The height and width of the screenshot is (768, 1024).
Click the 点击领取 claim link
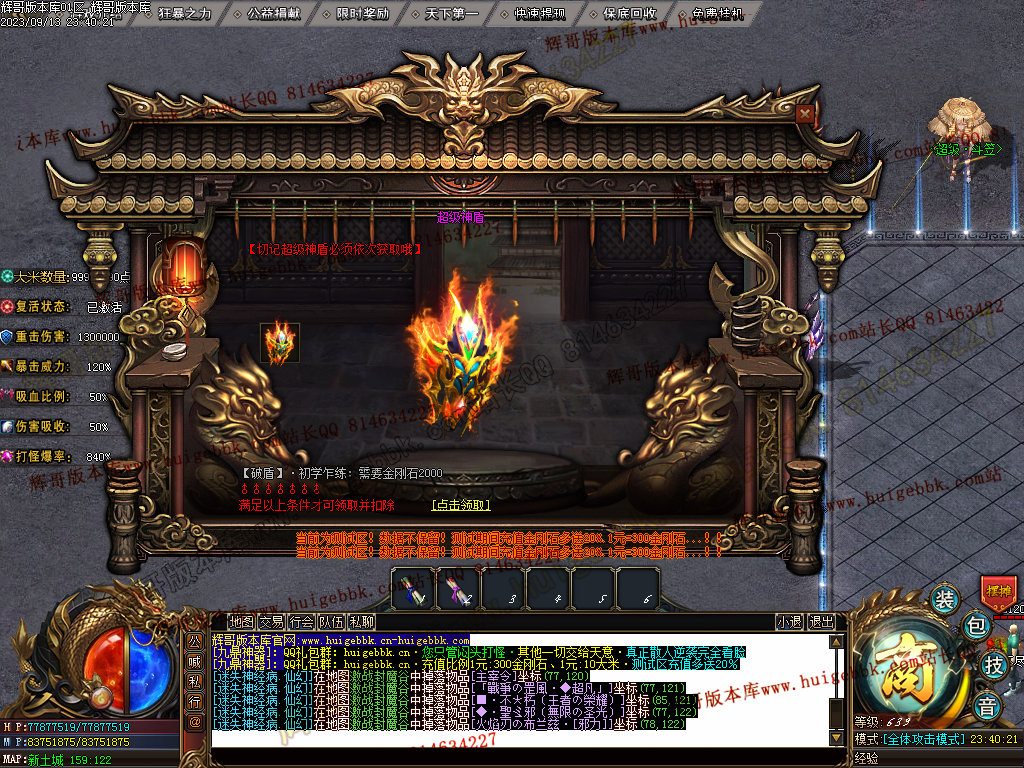pyautogui.click(x=461, y=505)
